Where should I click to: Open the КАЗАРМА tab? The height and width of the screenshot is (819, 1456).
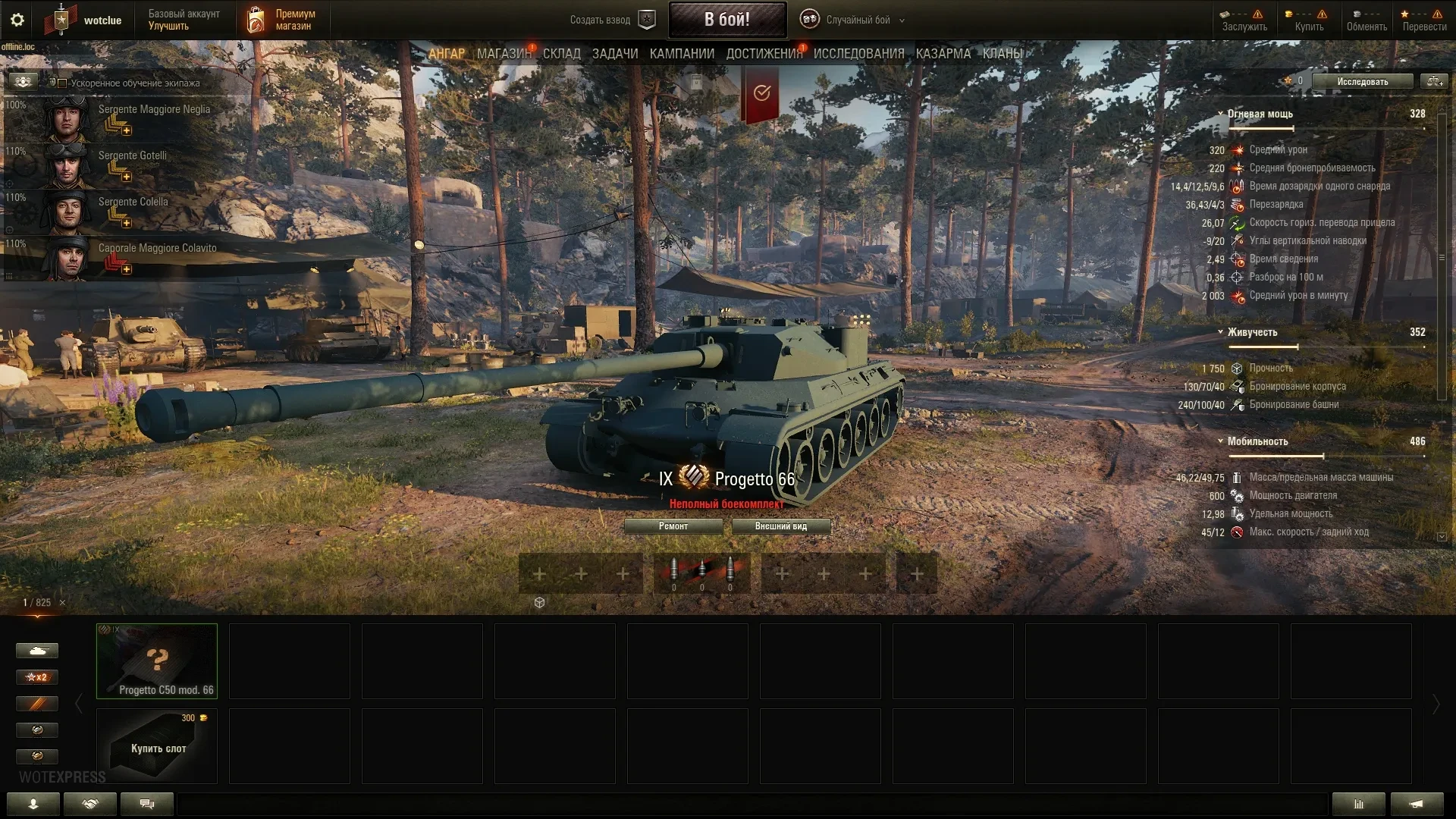[x=943, y=54]
